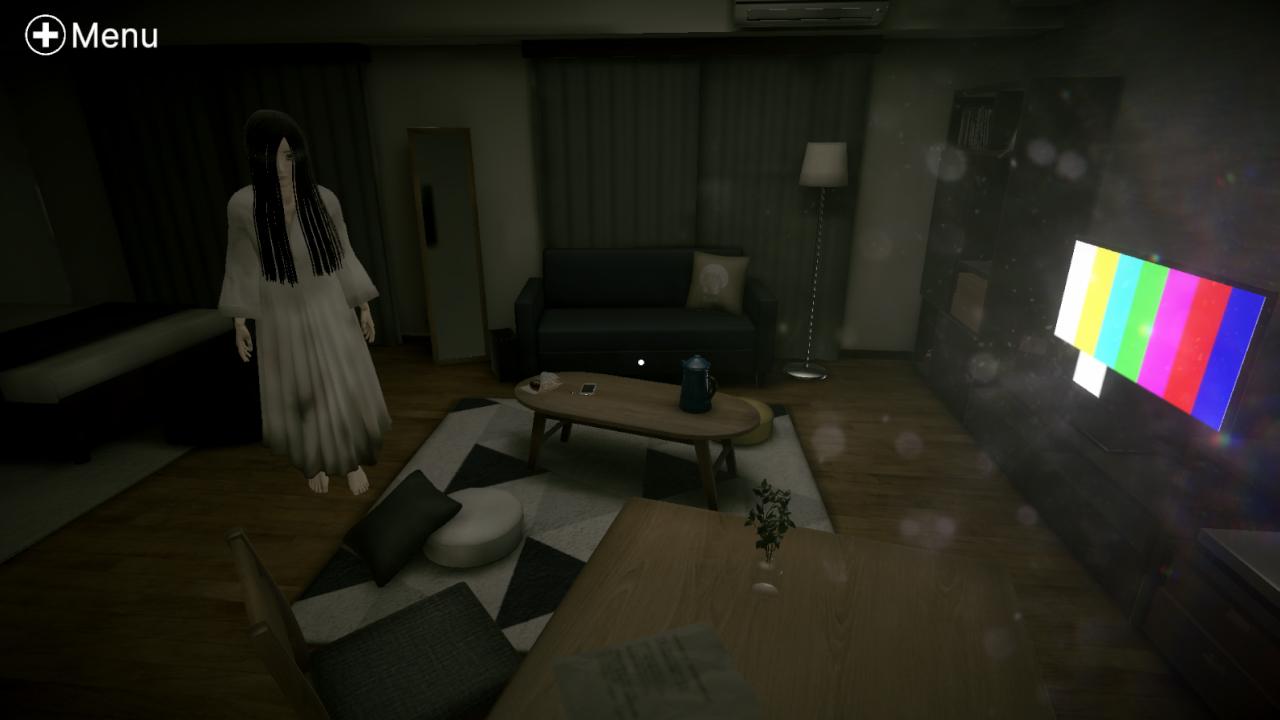Pick up the smartphone on the coffee table
This screenshot has width=1280, height=720.
tap(586, 387)
